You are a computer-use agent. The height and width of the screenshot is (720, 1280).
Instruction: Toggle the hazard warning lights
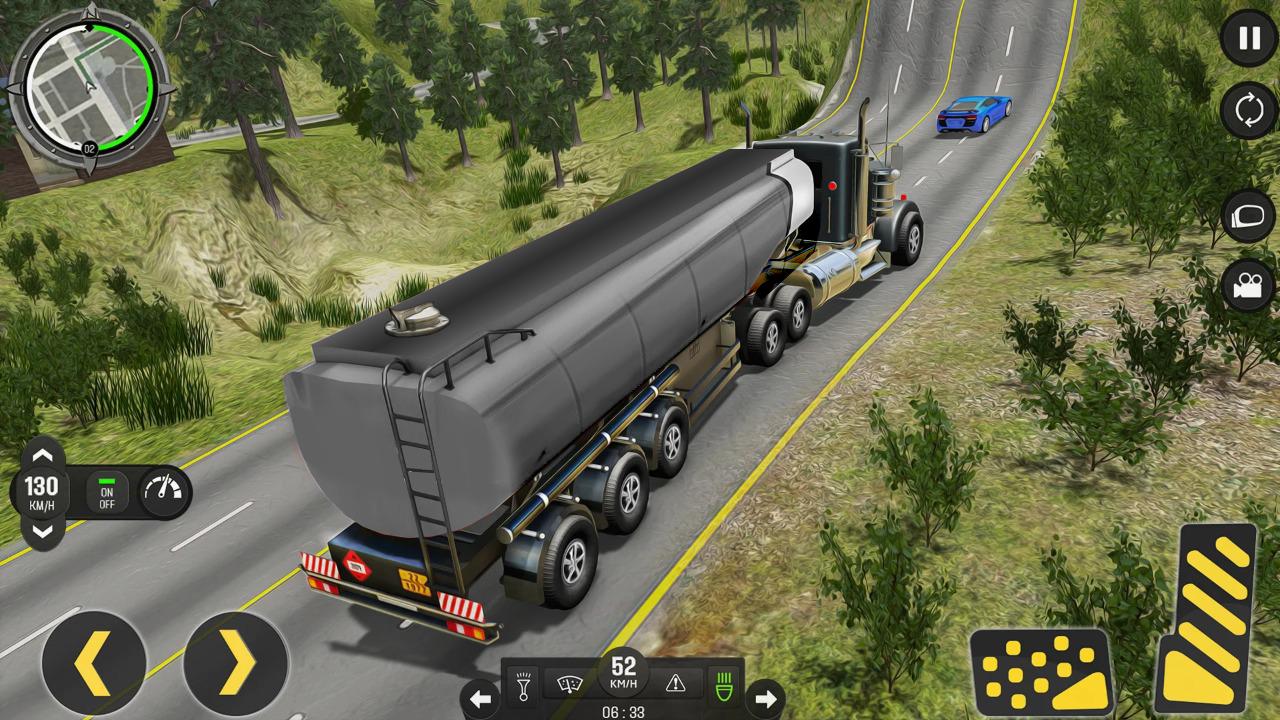pyautogui.click(x=676, y=683)
